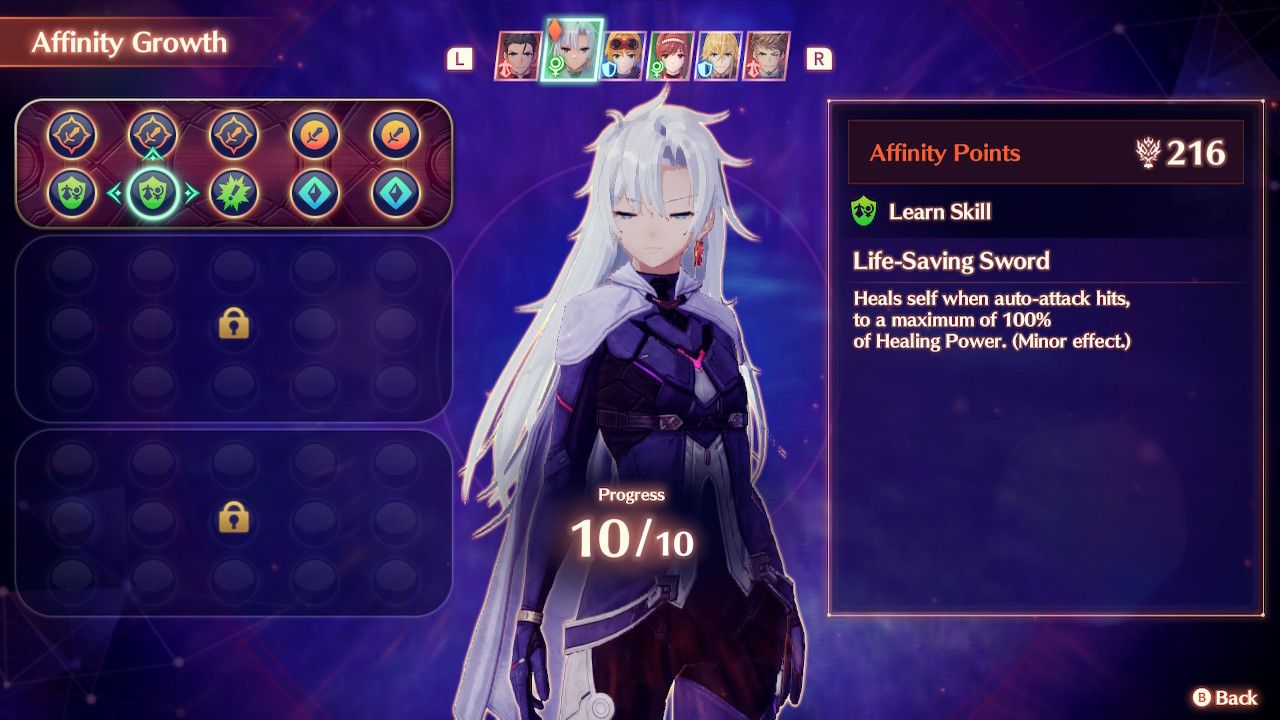Click the left navigation arrow beside the selected node
This screenshot has height=720, width=1280.
pyautogui.click(x=117, y=190)
